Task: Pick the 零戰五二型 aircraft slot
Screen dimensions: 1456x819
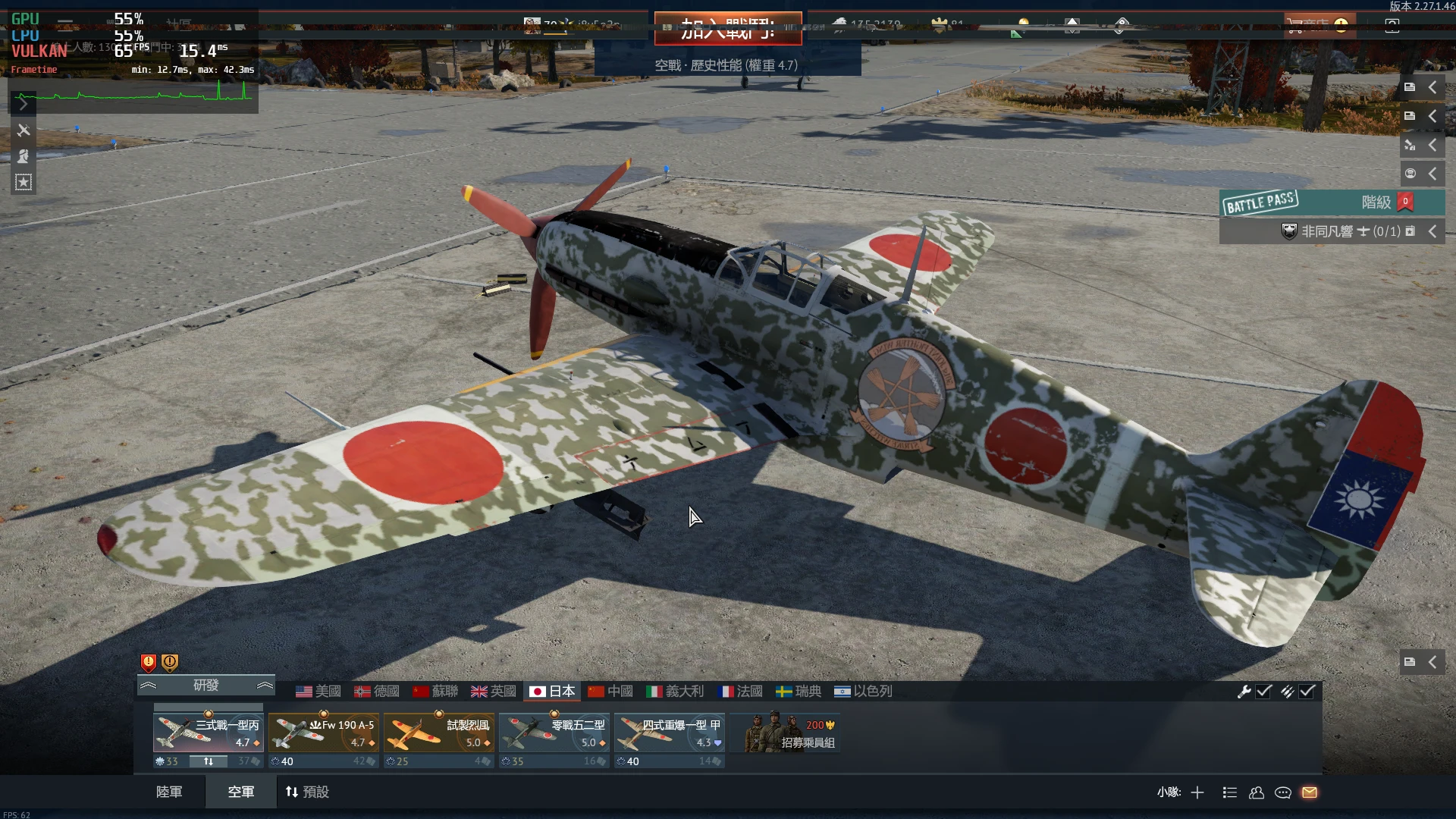Action: tap(554, 734)
